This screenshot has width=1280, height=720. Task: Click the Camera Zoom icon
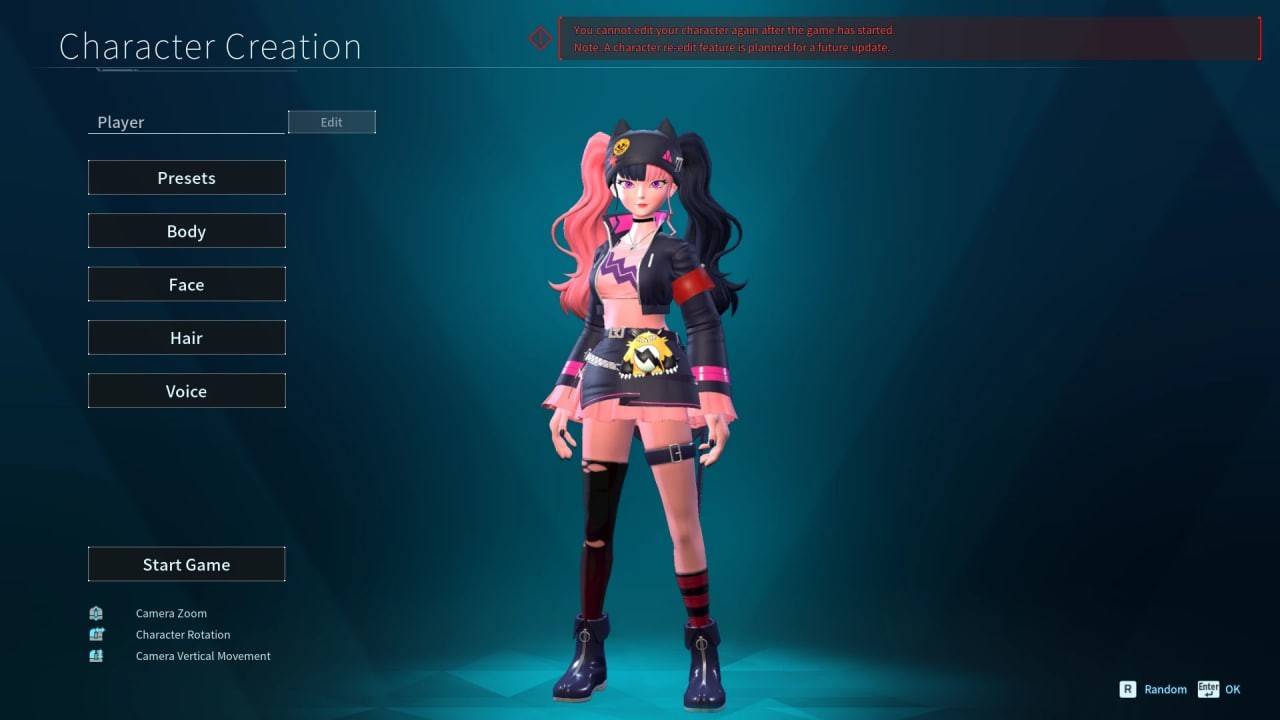95,613
